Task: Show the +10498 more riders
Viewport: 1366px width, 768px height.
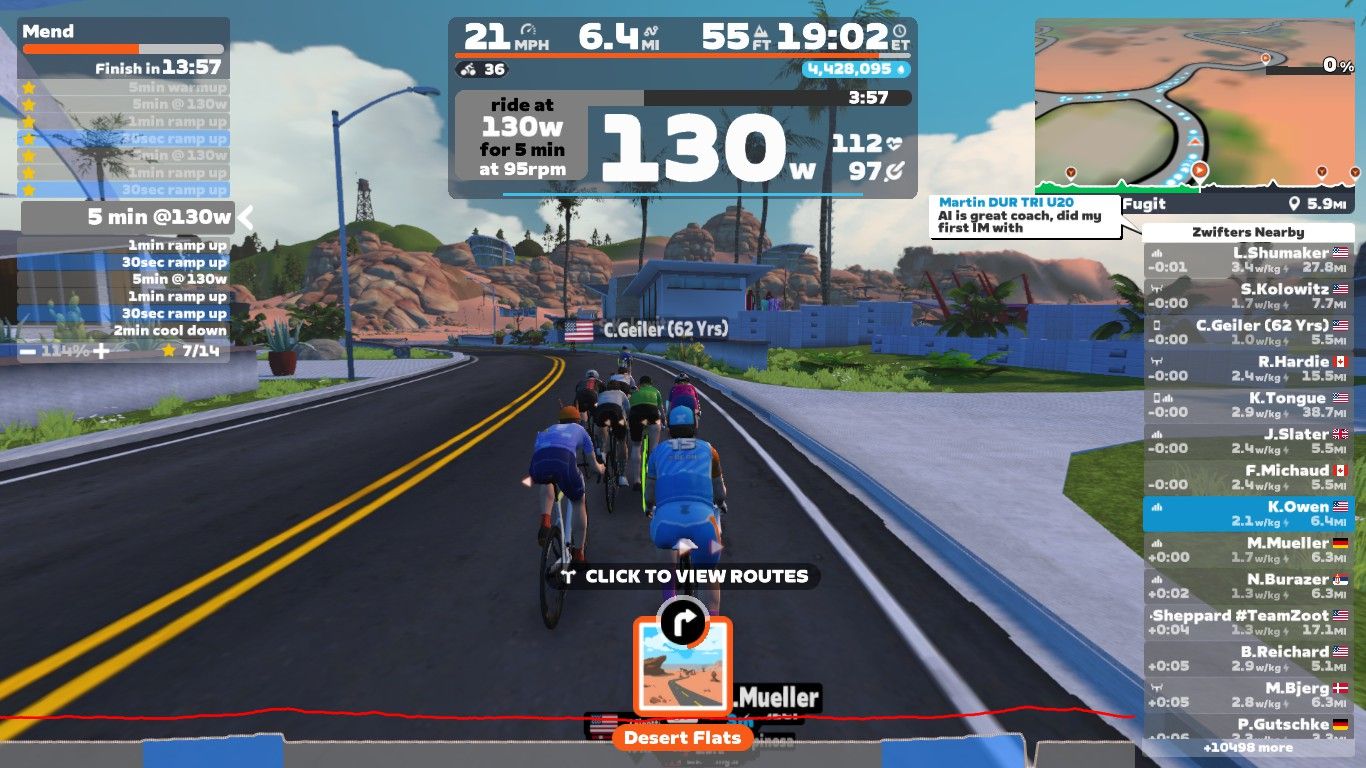Action: [1248, 748]
